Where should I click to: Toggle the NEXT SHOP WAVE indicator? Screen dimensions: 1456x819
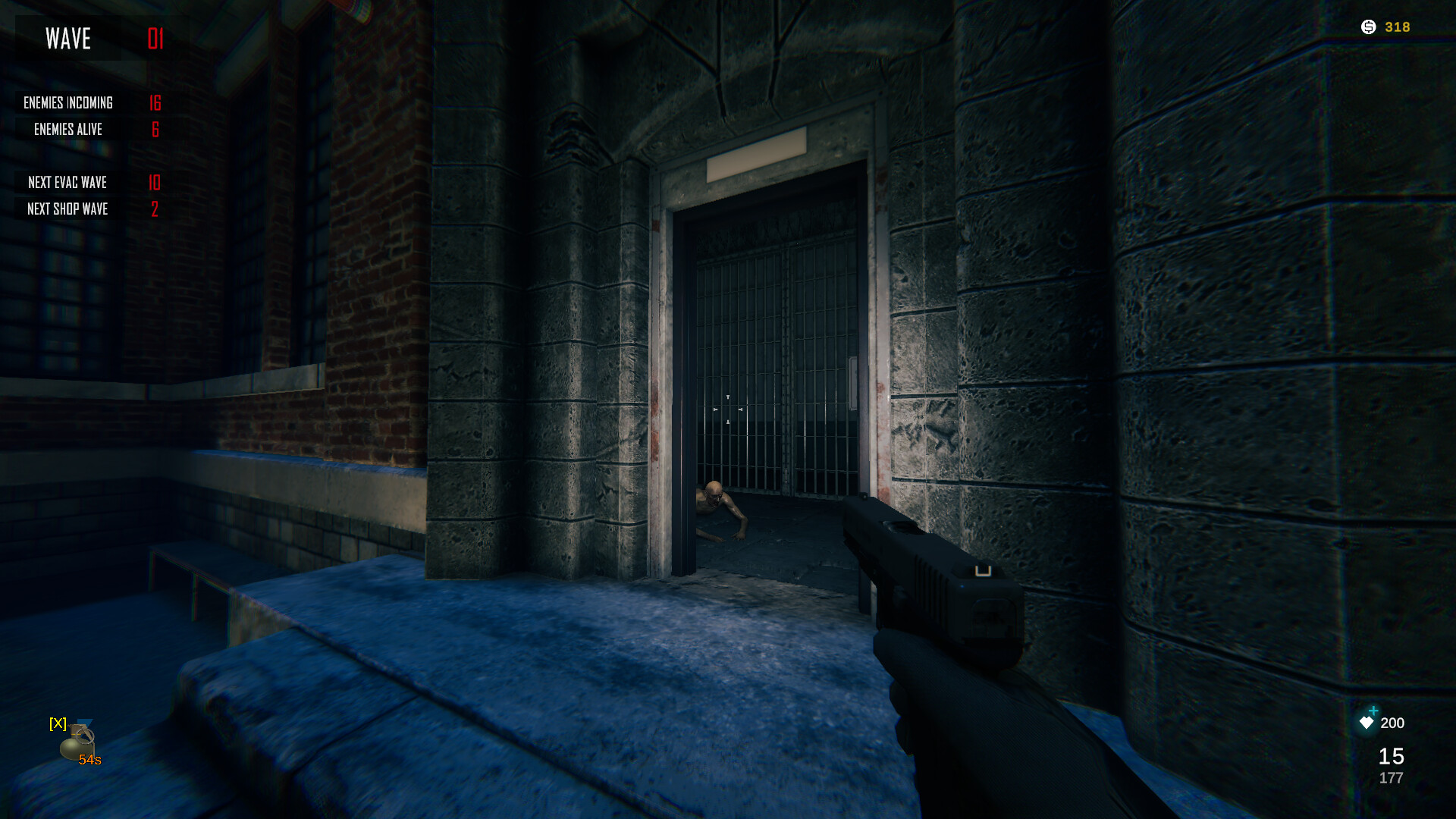pyautogui.click(x=69, y=209)
